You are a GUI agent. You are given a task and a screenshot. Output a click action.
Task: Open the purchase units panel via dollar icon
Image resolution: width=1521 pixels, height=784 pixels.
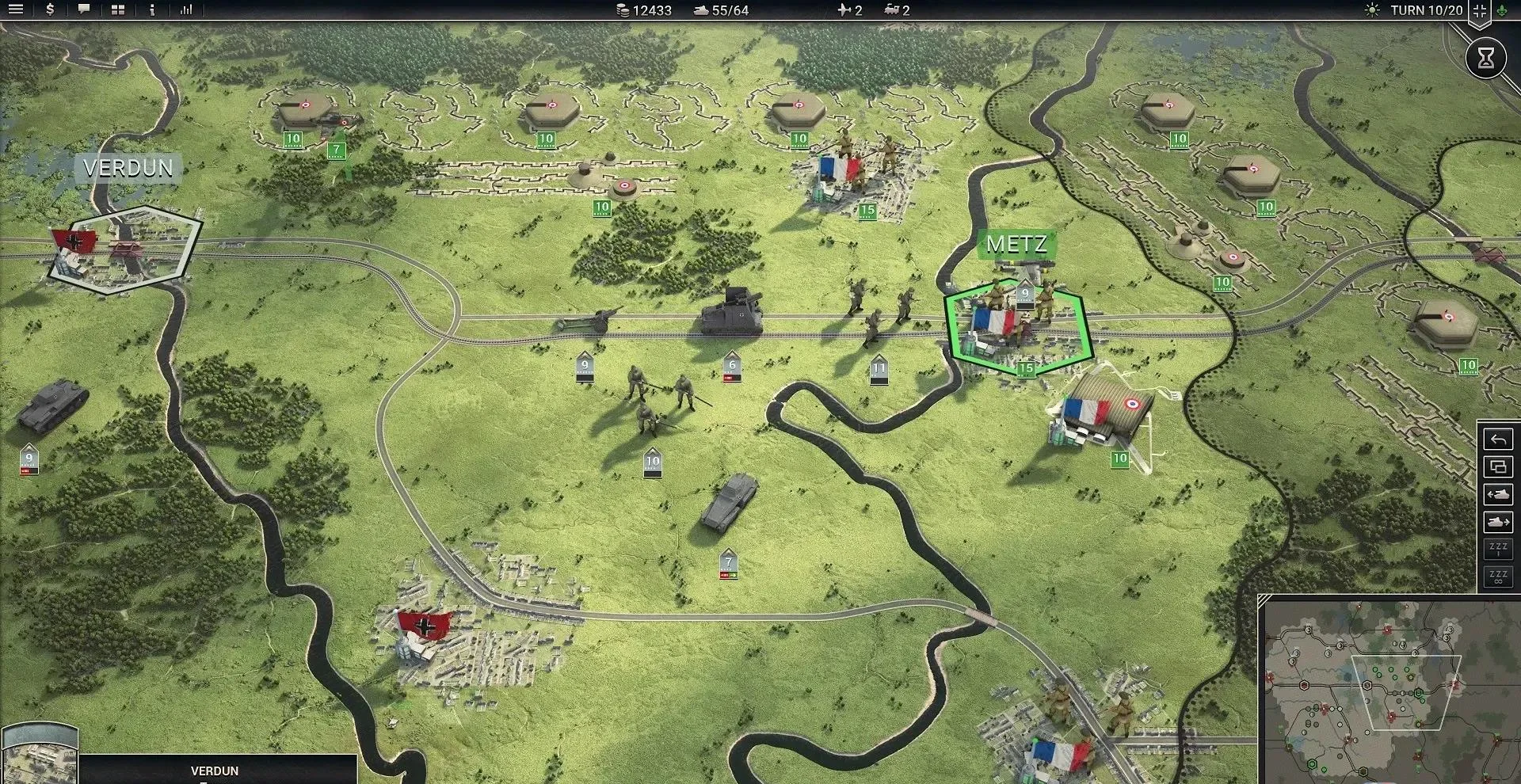point(50,10)
